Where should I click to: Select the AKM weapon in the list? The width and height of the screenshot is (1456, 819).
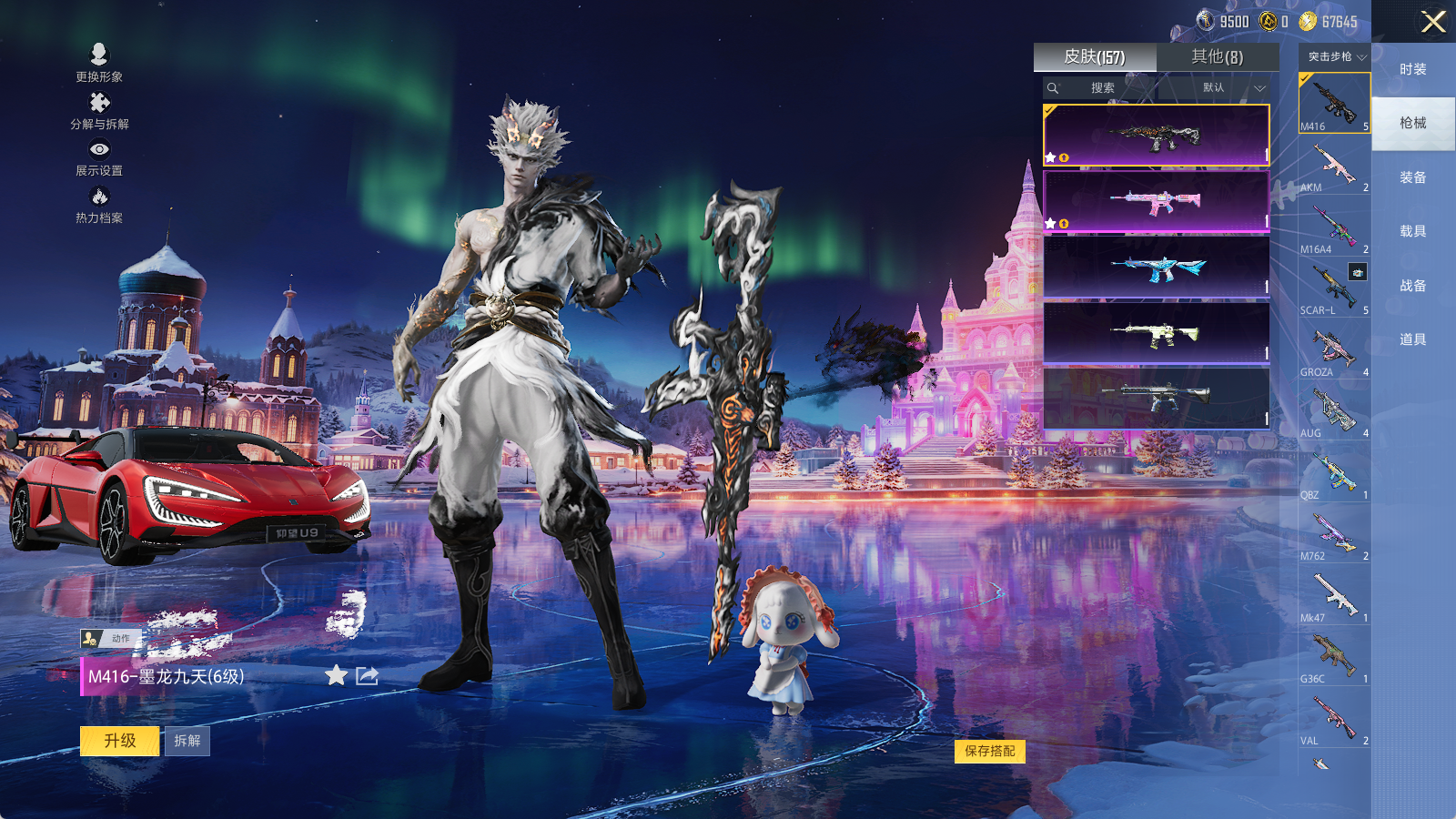tap(1334, 168)
